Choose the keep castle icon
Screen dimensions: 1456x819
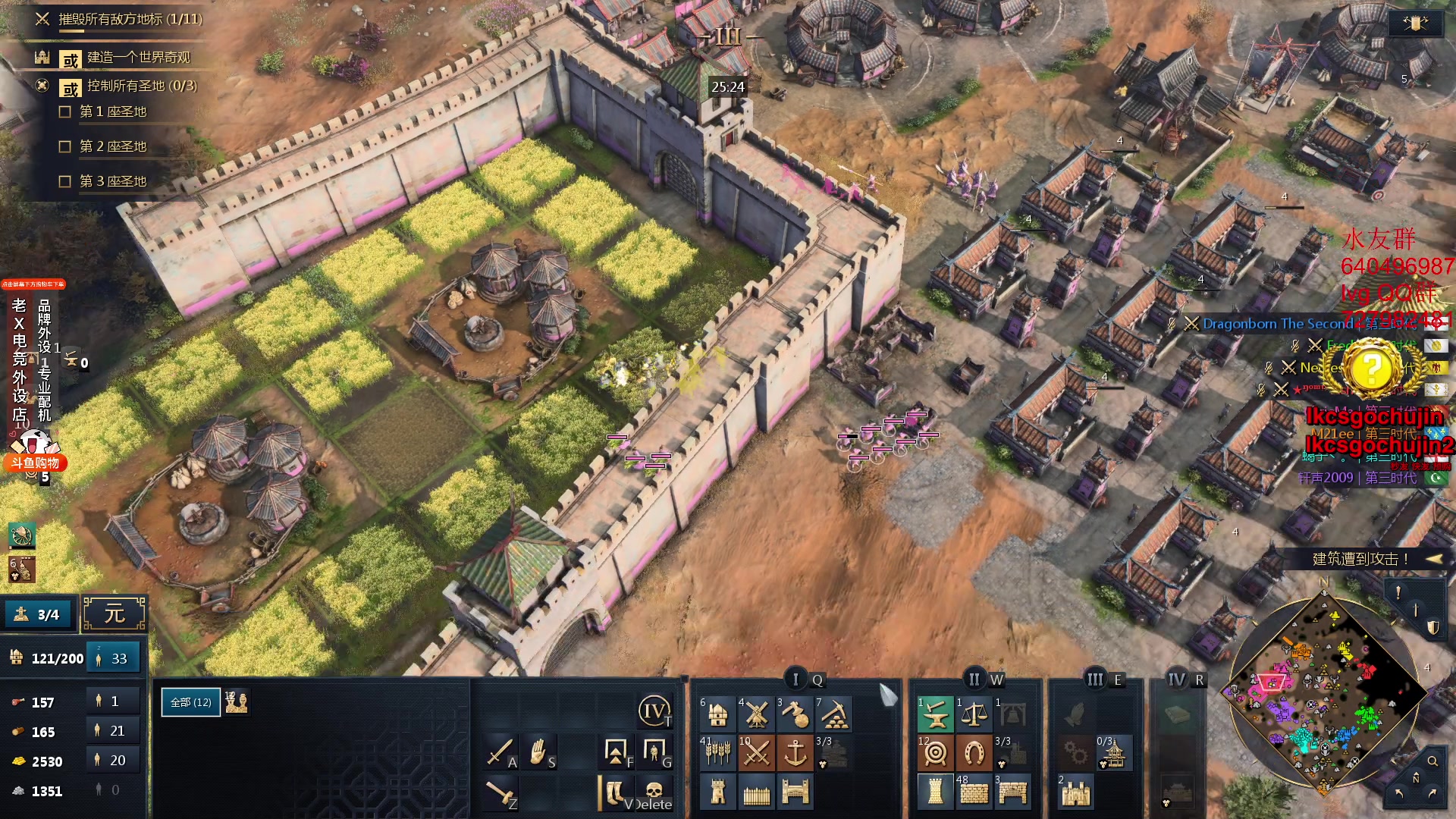click(1075, 792)
